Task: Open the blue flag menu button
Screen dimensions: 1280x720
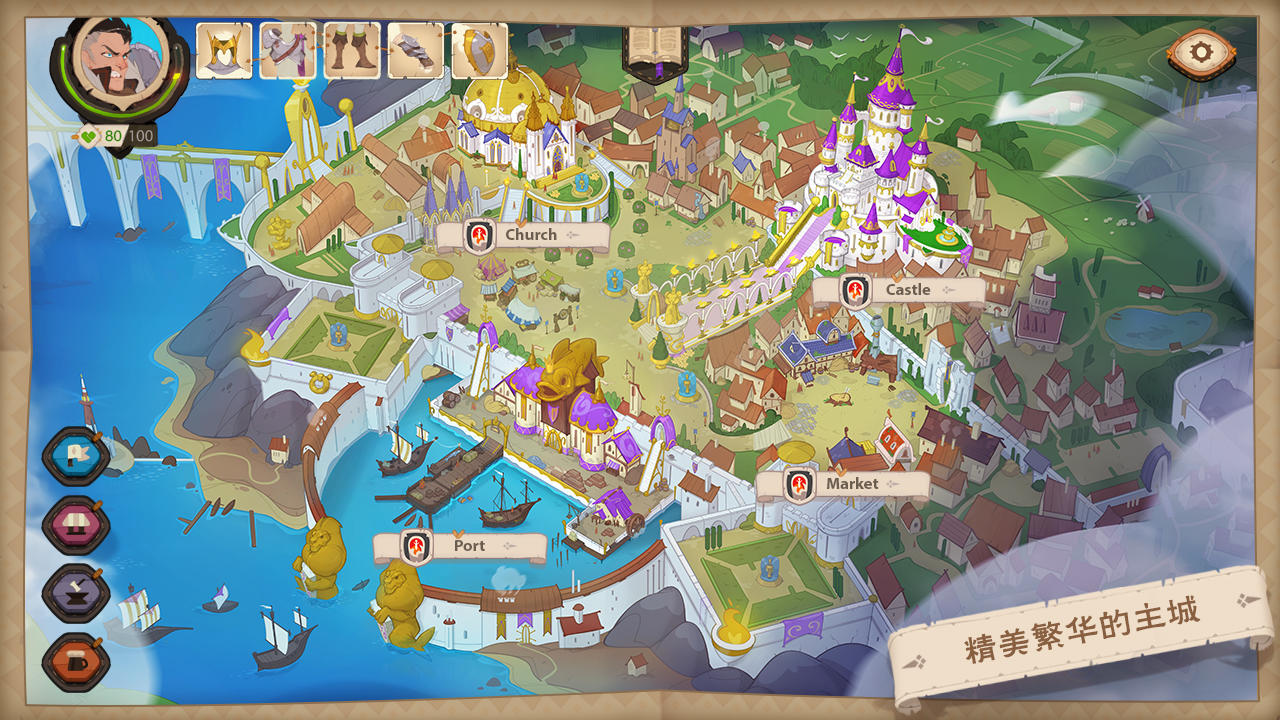Action: [x=76, y=457]
